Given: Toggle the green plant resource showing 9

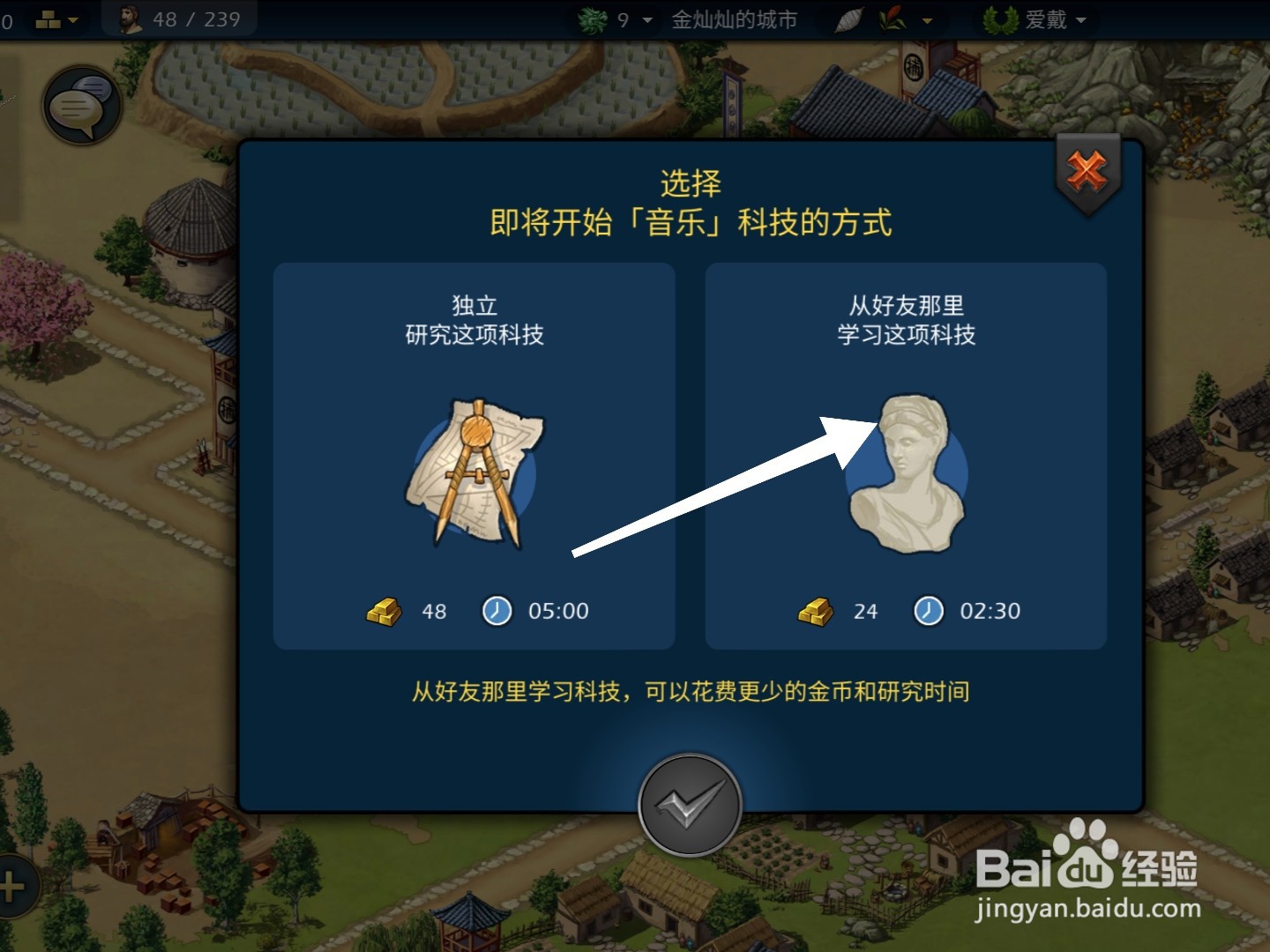Looking at the screenshot, I should 593,18.
